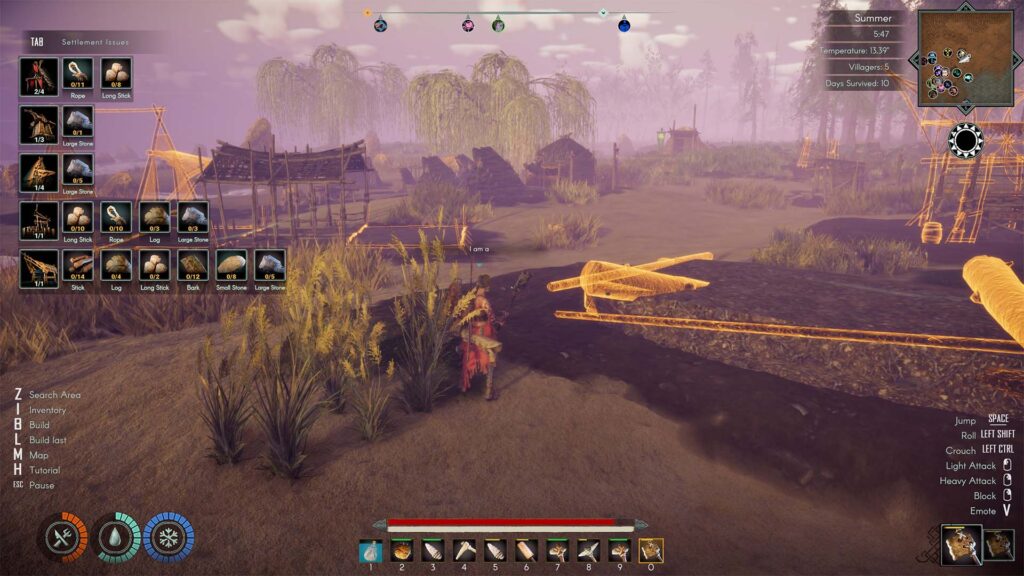This screenshot has width=1024, height=576.
Task: Click the Small Stone resource requirement icon
Action: click(231, 266)
